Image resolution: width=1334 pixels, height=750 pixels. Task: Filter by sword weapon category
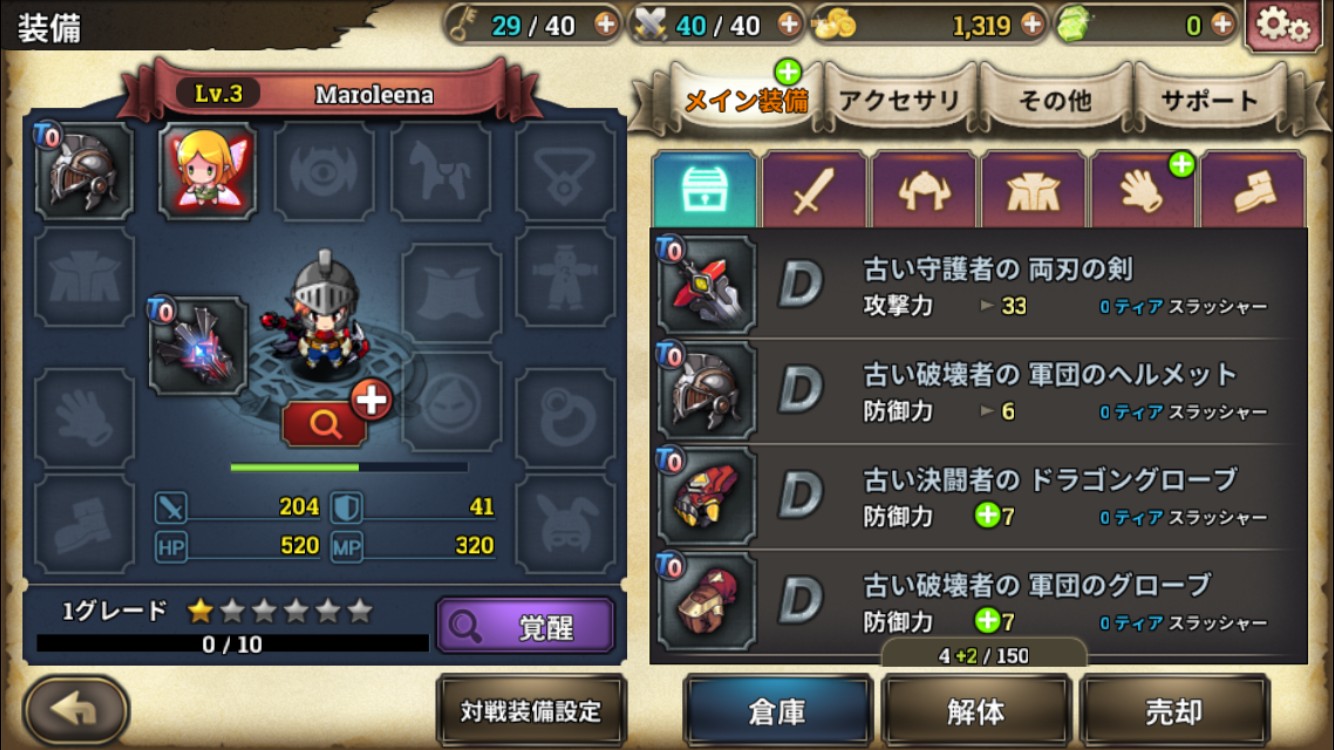coord(814,192)
